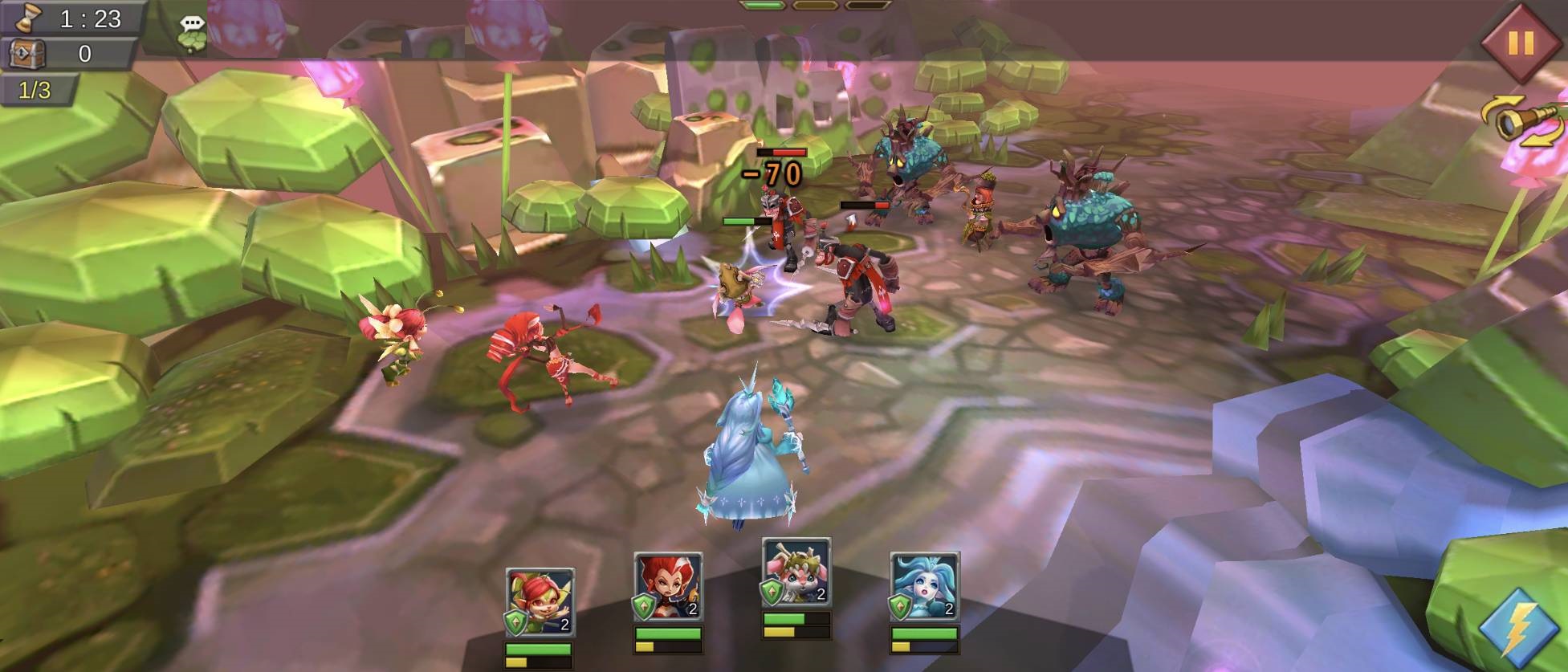The image size is (1568, 672).
Task: Pause the battle with the pause button
Action: point(1521,43)
